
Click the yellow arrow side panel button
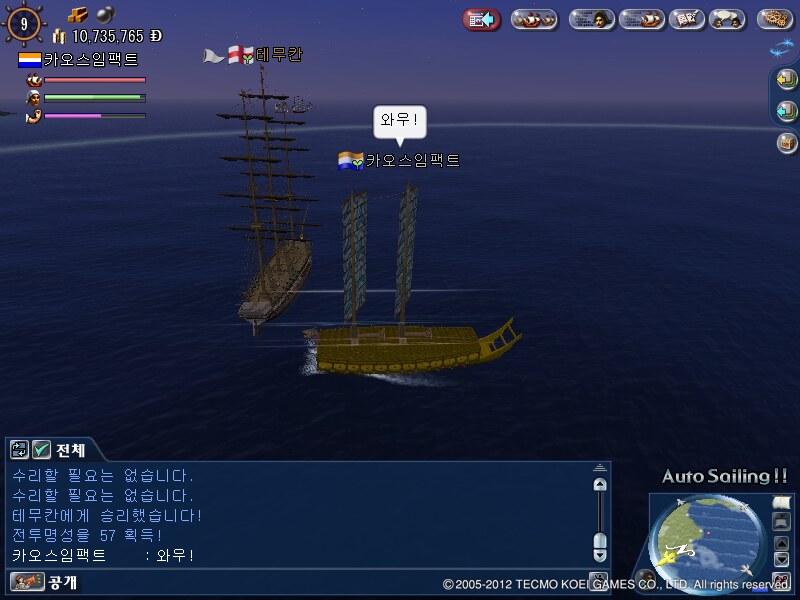tap(787, 80)
